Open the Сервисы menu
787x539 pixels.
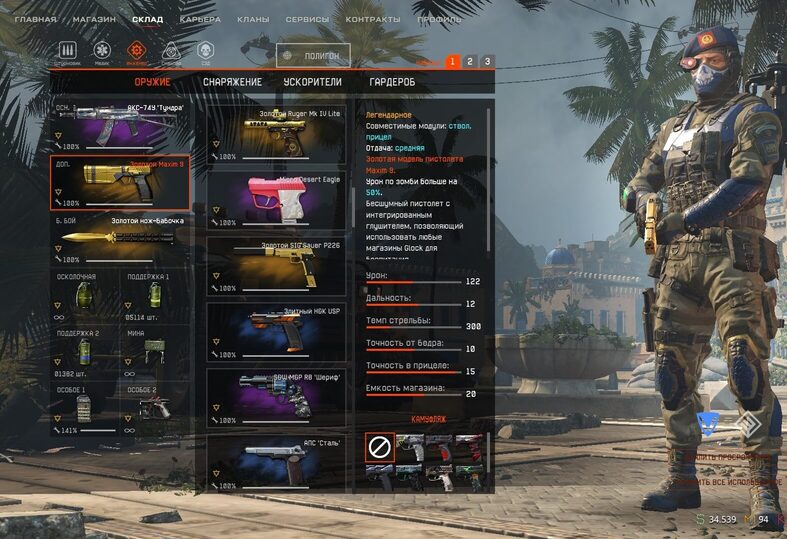coord(307,19)
